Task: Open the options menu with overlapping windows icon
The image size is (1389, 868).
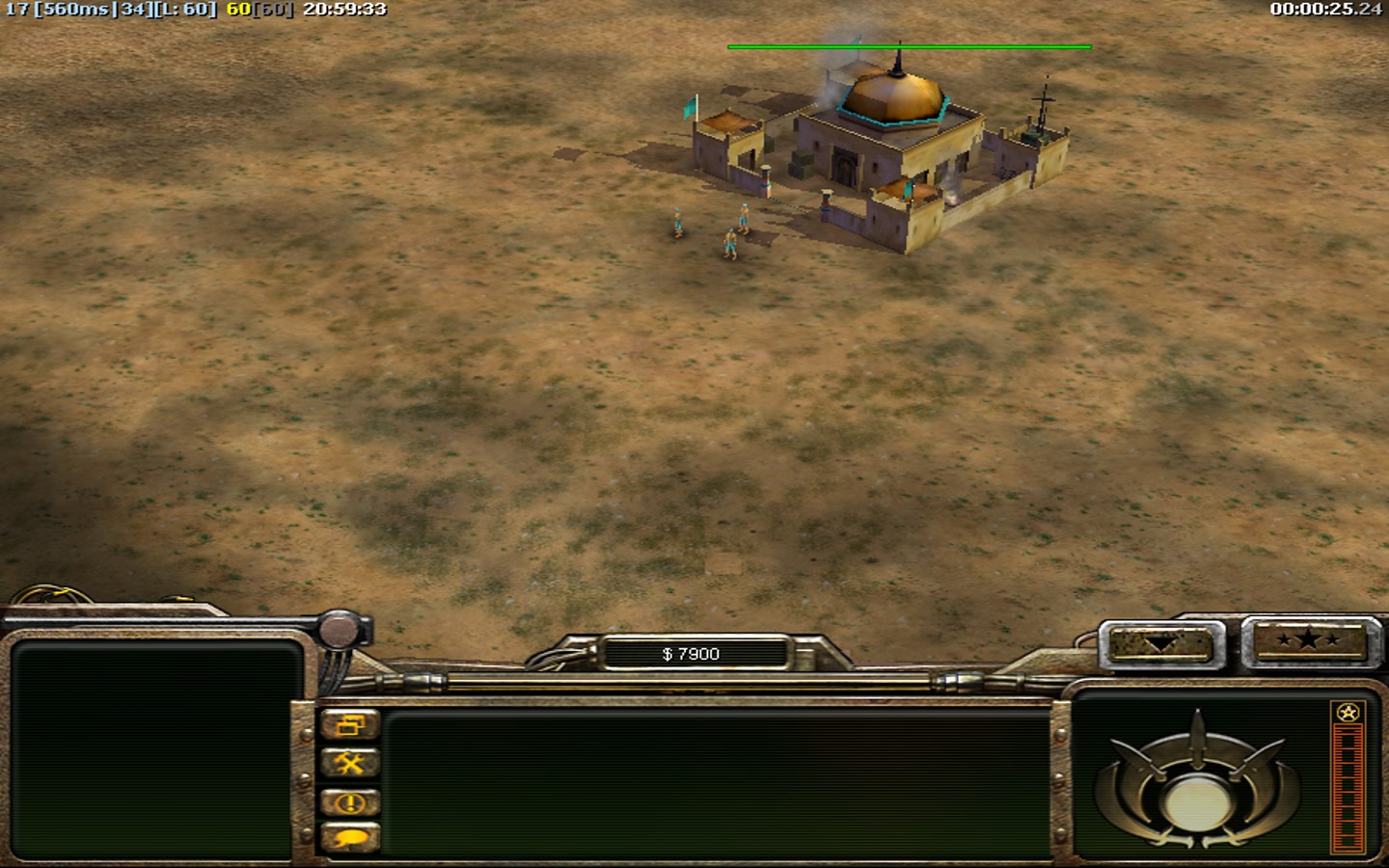Action: tap(349, 725)
